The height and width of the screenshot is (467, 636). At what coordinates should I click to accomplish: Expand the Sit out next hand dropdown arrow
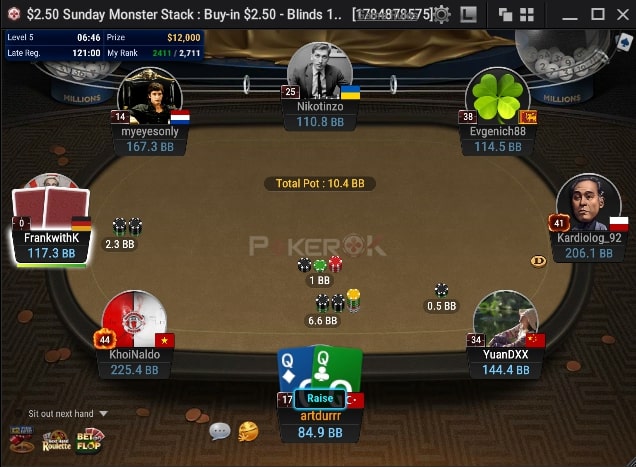coord(103,413)
